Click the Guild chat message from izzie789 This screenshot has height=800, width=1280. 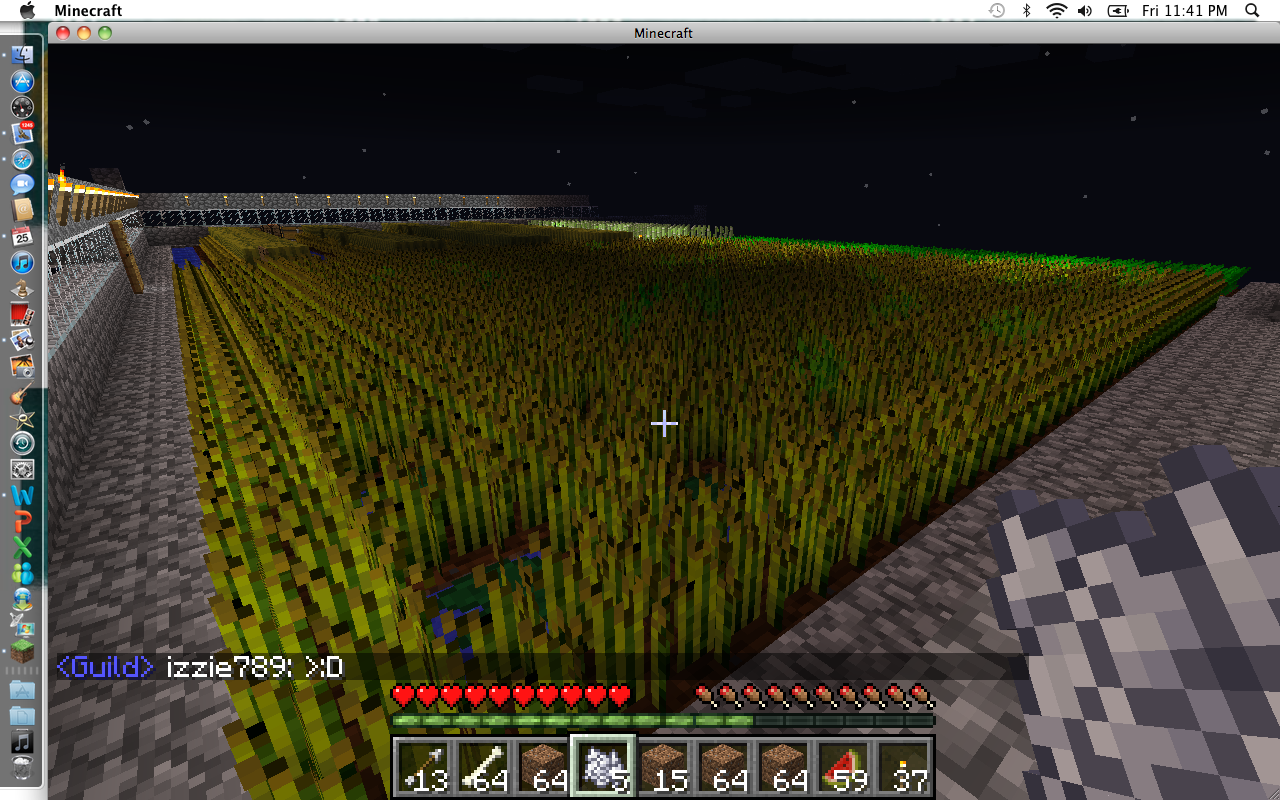pyautogui.click(x=200, y=666)
